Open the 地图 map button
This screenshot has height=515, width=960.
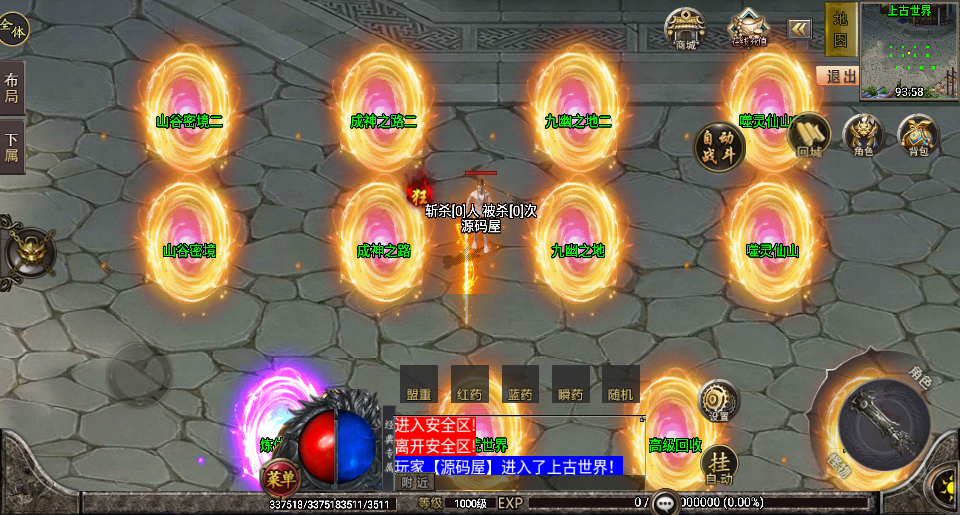pos(840,30)
